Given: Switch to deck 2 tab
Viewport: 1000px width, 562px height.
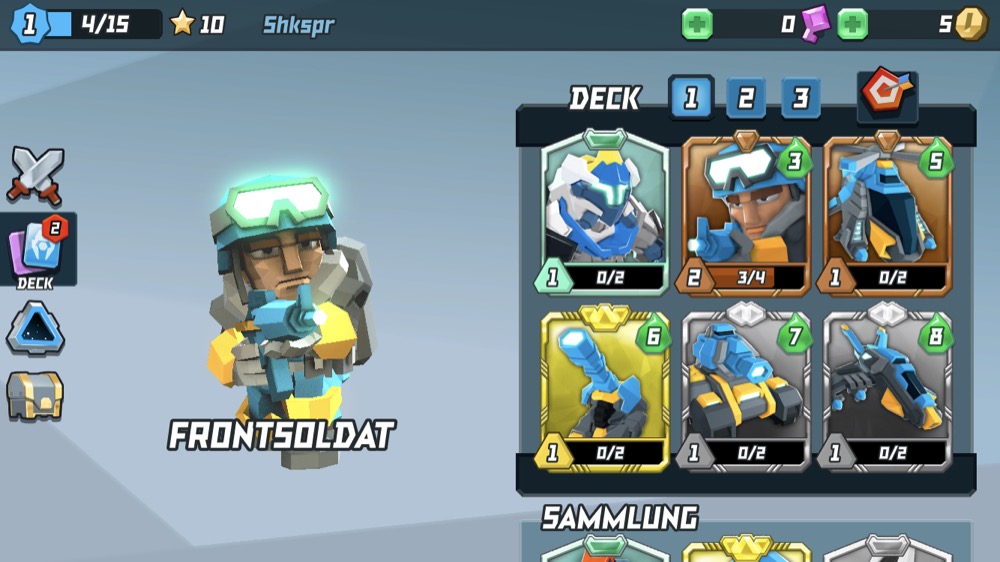Looking at the screenshot, I should 746,98.
